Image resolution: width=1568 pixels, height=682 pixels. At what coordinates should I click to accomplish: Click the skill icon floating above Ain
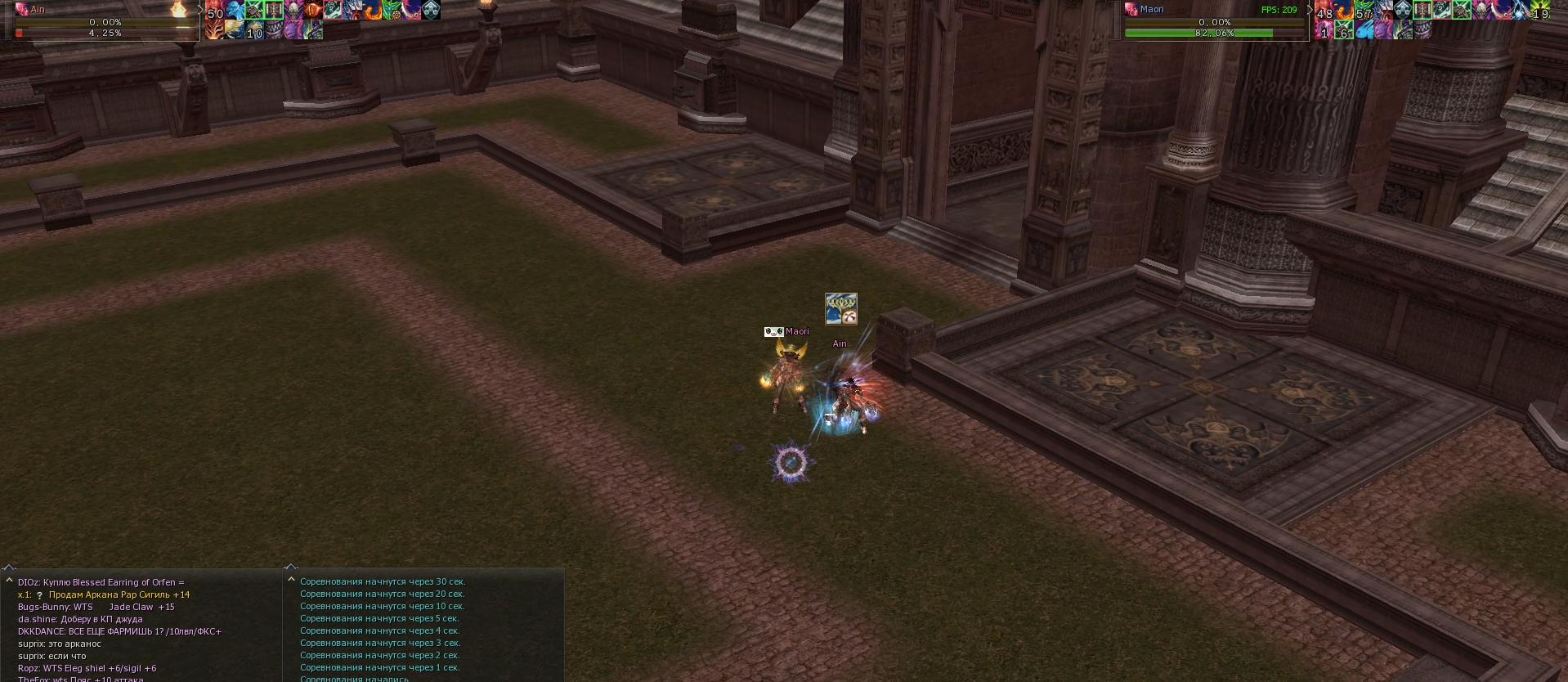(x=840, y=309)
